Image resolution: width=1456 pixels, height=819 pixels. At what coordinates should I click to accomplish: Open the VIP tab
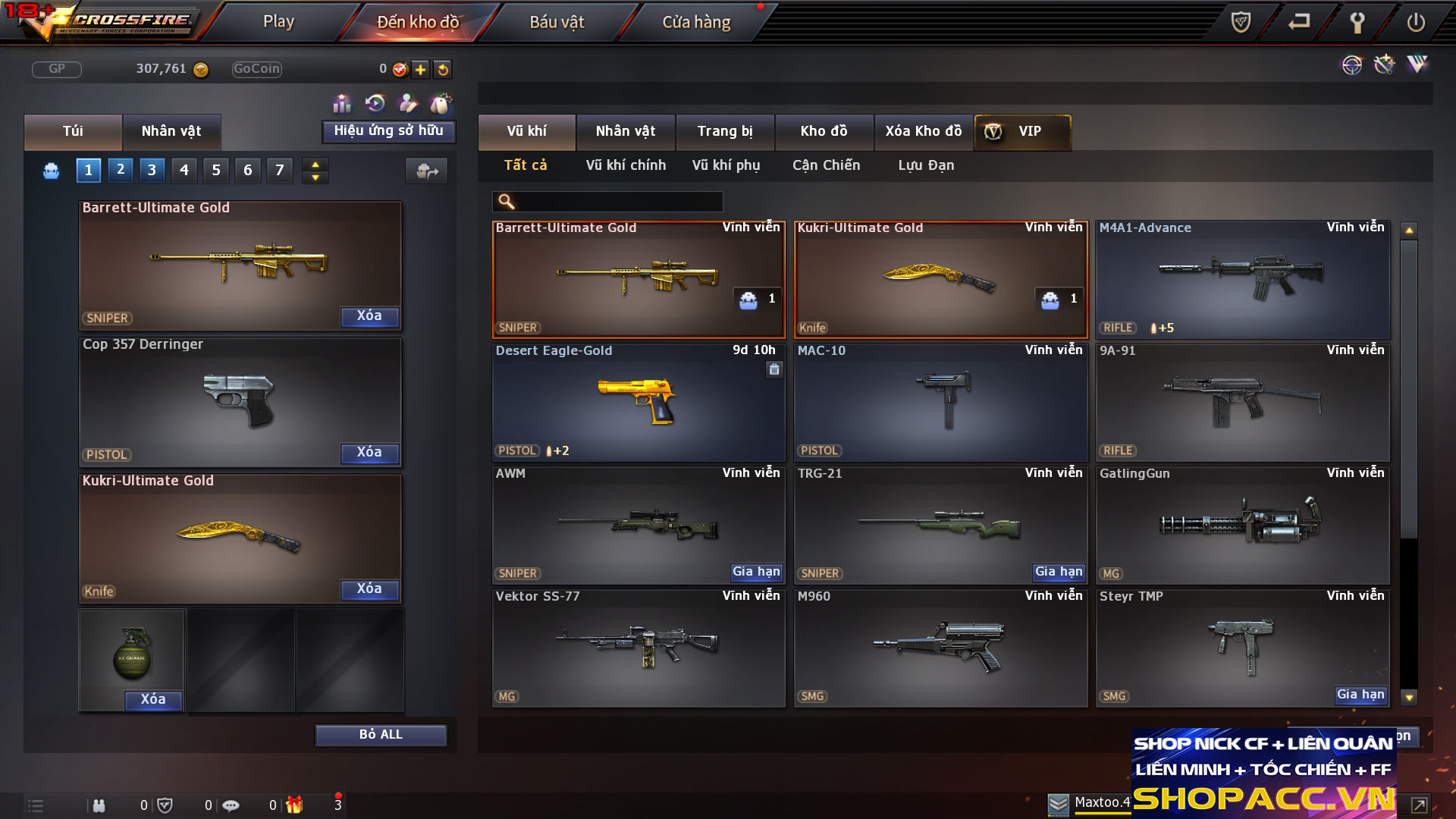(x=1021, y=131)
